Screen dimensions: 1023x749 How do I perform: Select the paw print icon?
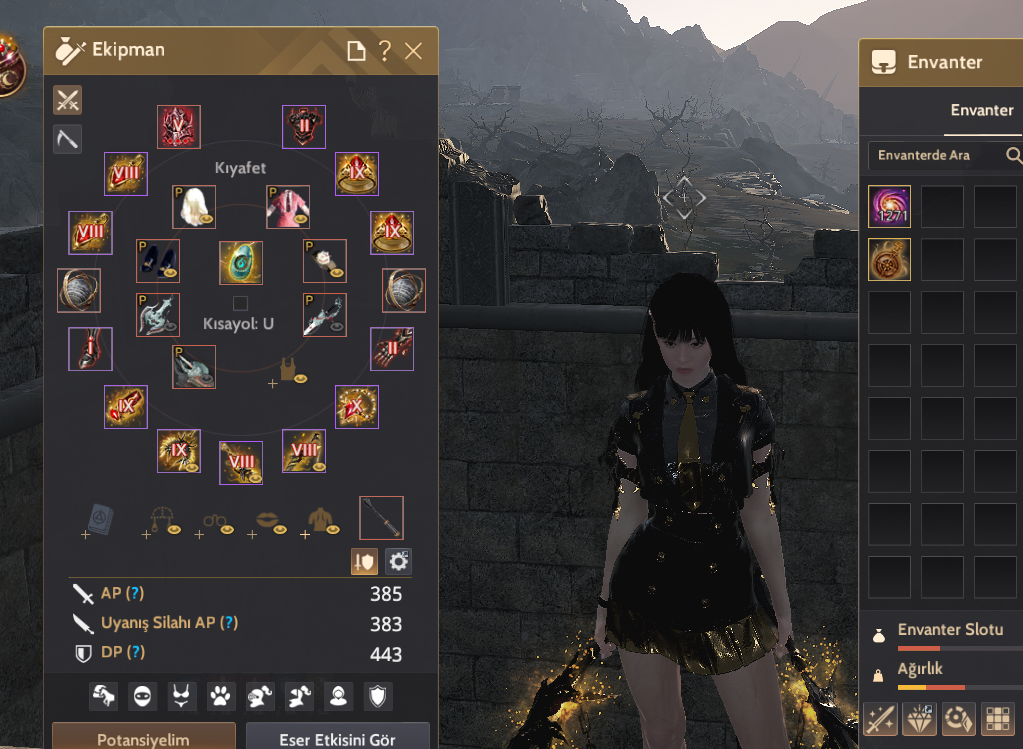217,696
